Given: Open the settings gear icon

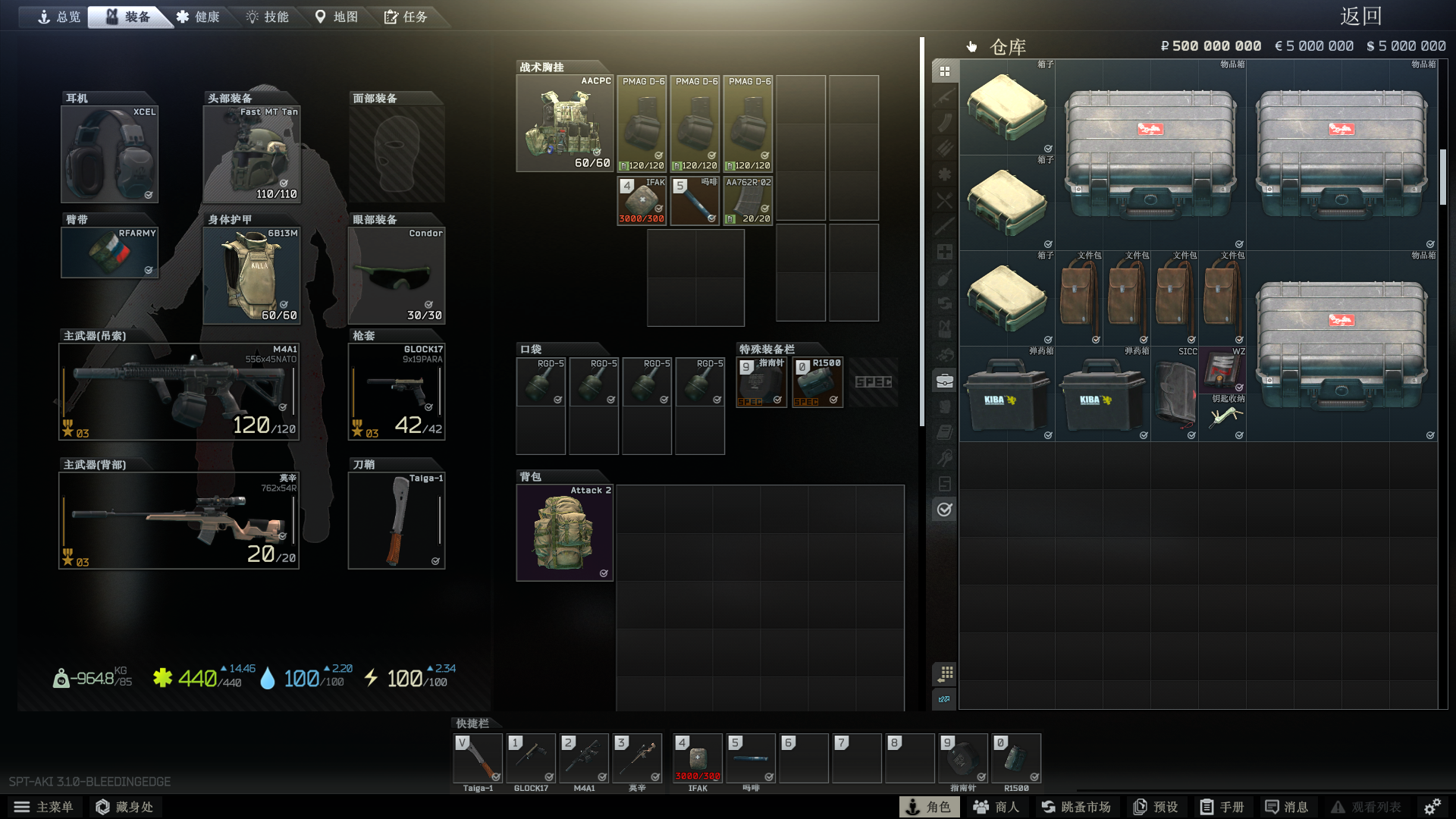Looking at the screenshot, I should pos(1432,807).
